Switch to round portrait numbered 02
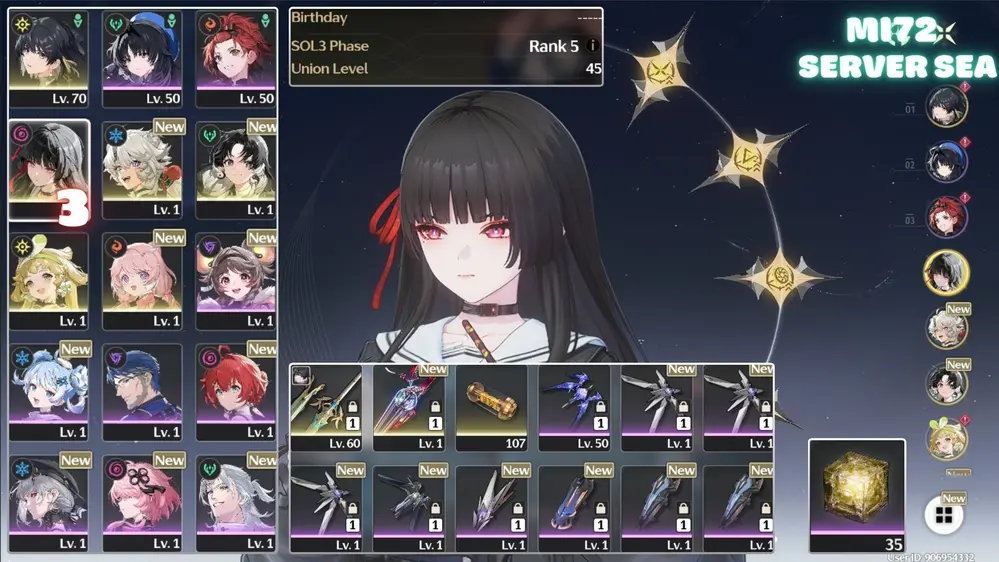The image size is (999, 562). coord(945,162)
